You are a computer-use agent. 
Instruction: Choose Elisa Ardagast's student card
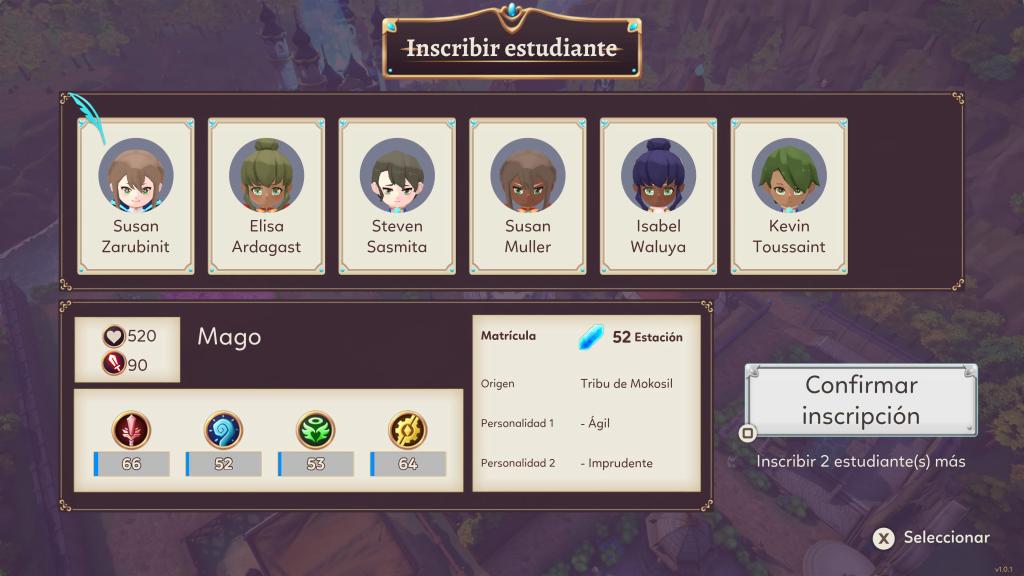[x=266, y=196]
